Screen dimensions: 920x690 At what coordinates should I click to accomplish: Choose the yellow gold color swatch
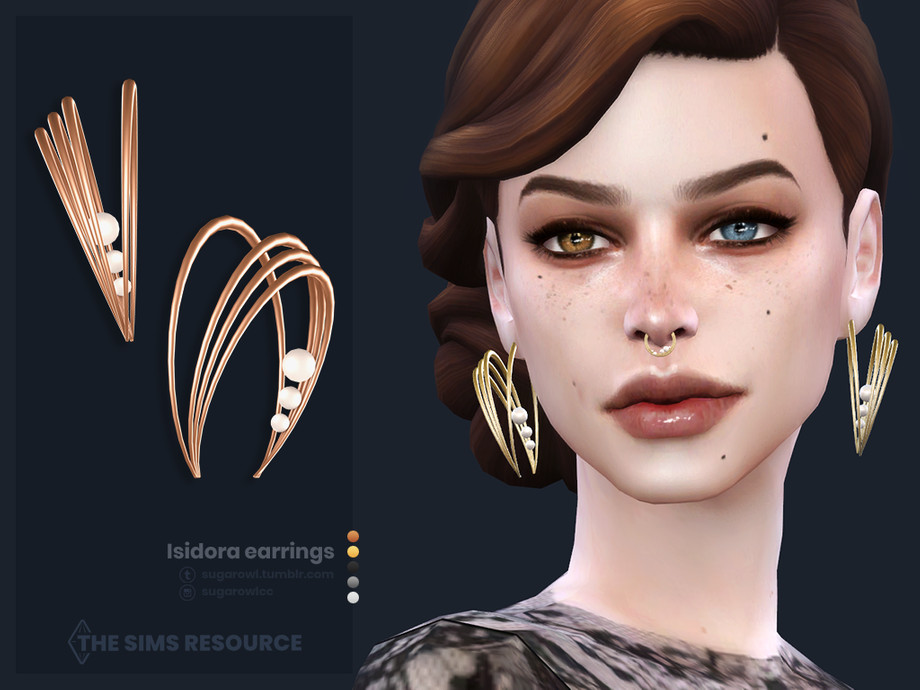[352, 551]
